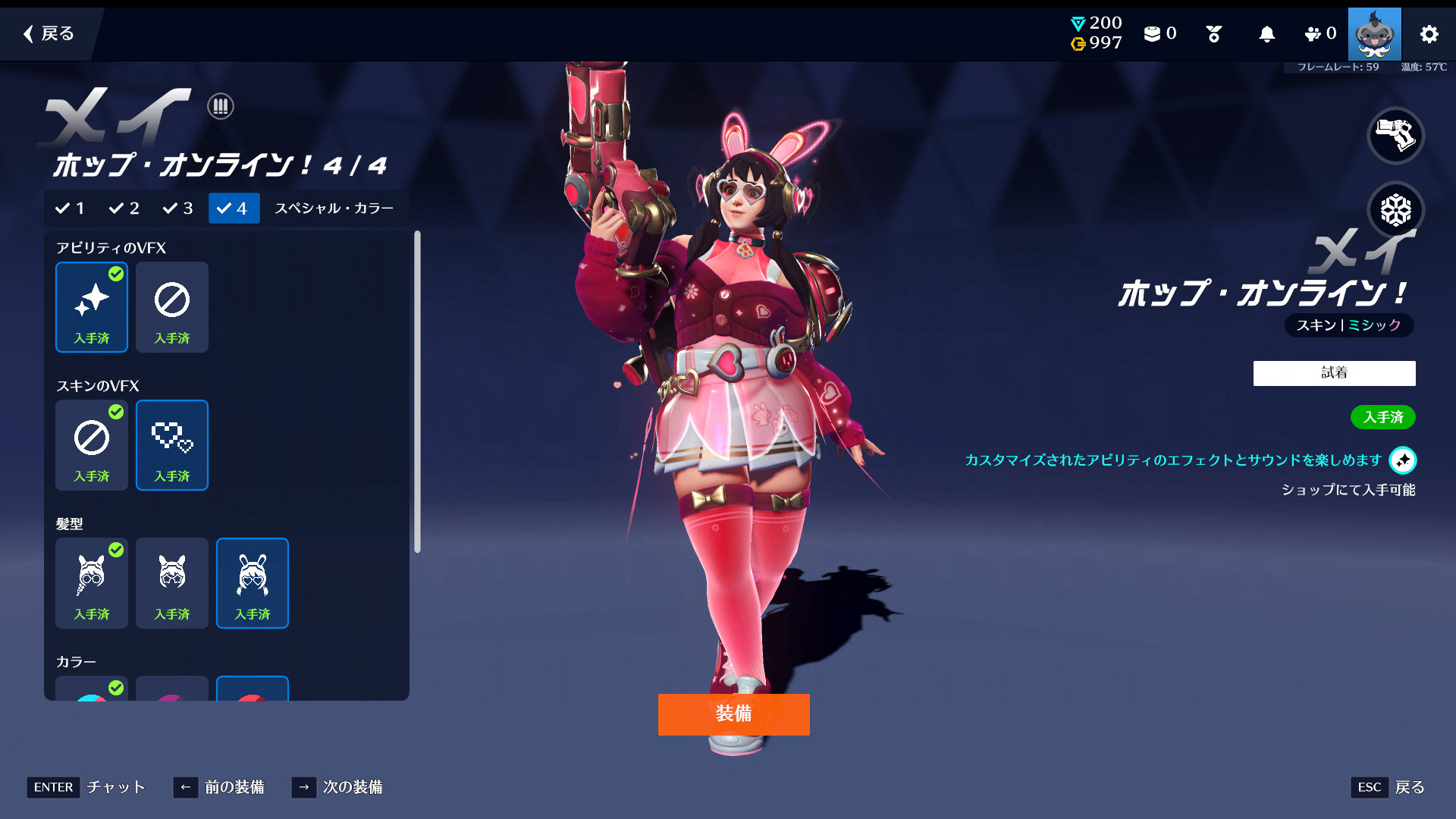Choose color variant tab 3
The height and width of the screenshot is (819, 1456).
click(178, 209)
